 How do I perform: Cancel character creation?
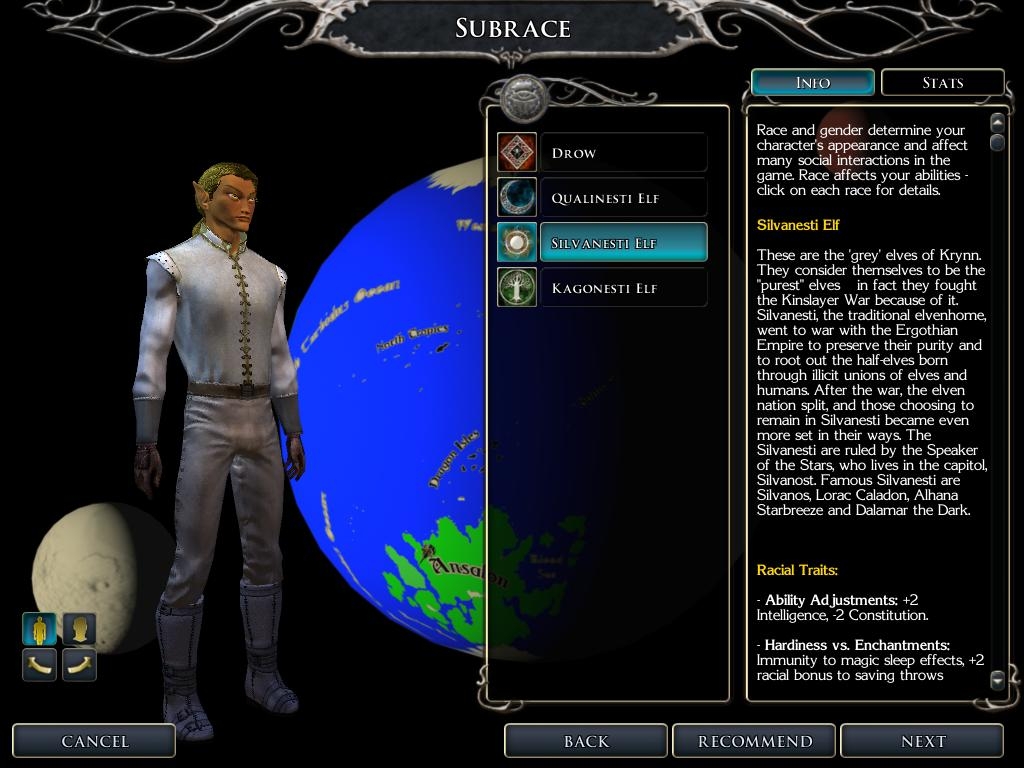pos(95,741)
